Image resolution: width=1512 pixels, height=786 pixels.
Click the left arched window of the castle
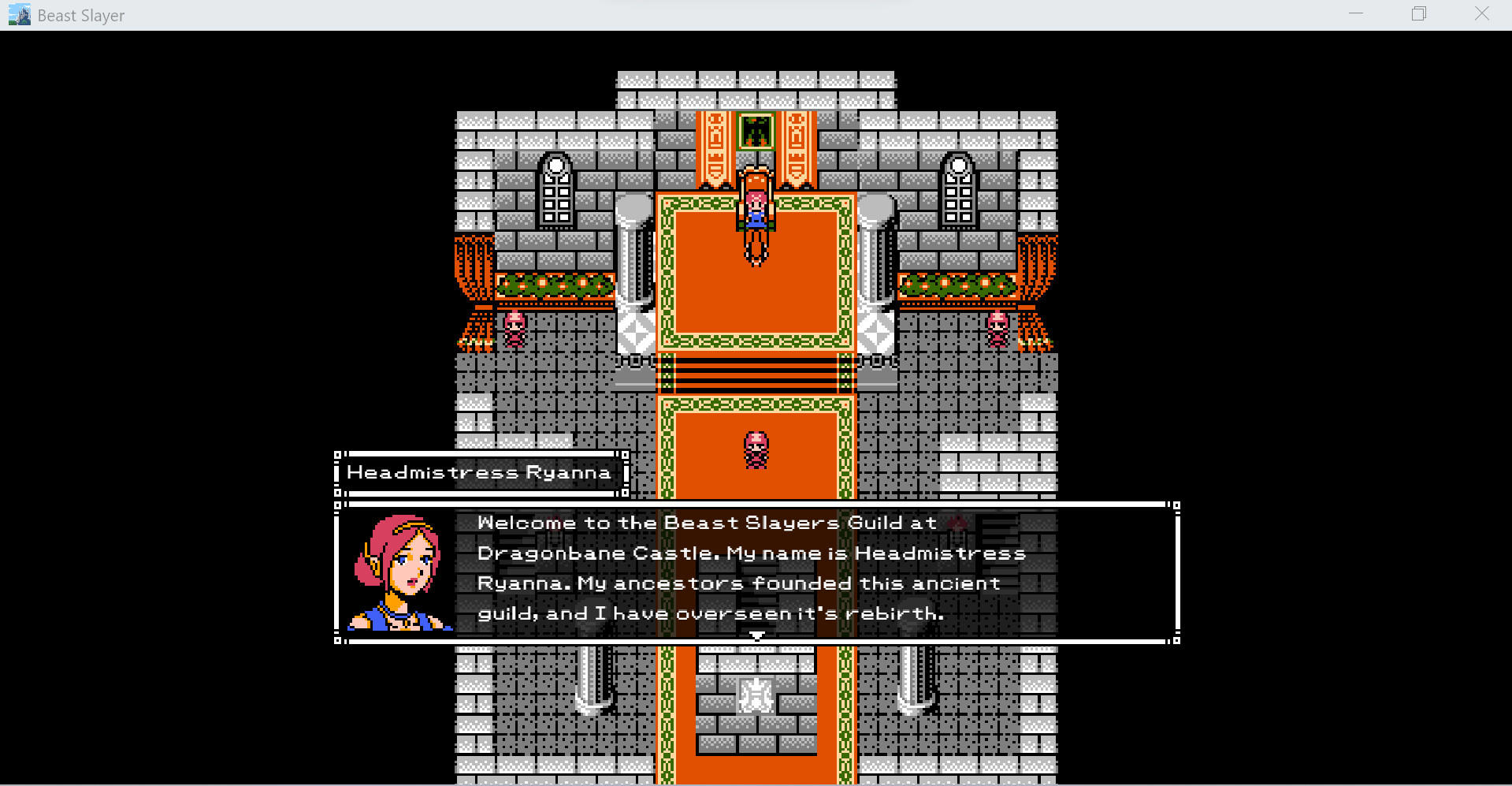(x=557, y=193)
